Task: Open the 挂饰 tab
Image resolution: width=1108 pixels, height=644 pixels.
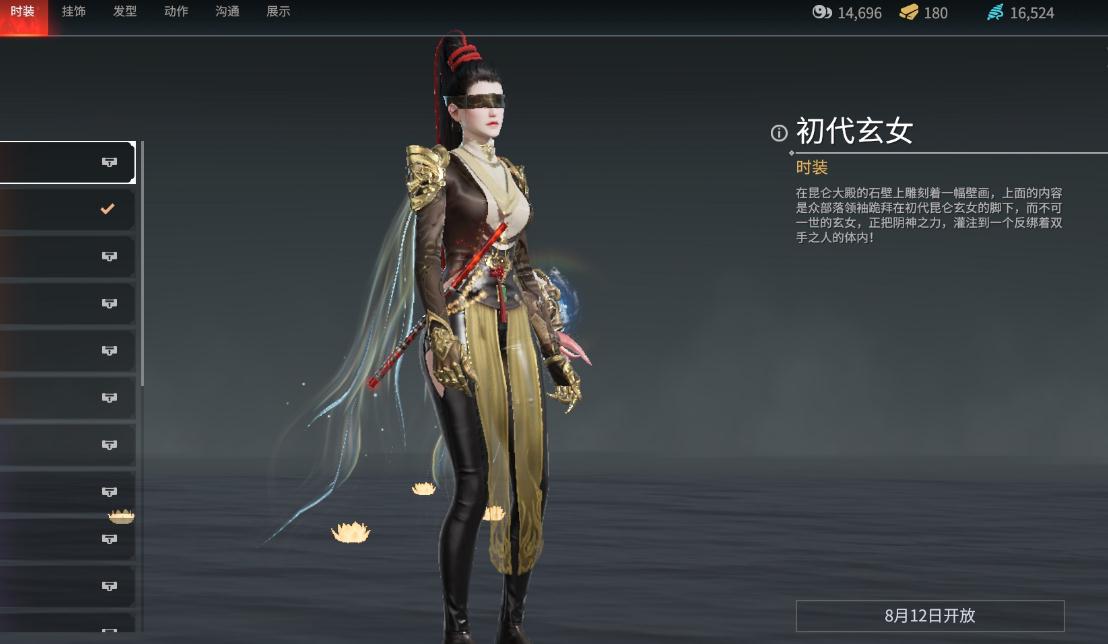Action: click(x=74, y=12)
